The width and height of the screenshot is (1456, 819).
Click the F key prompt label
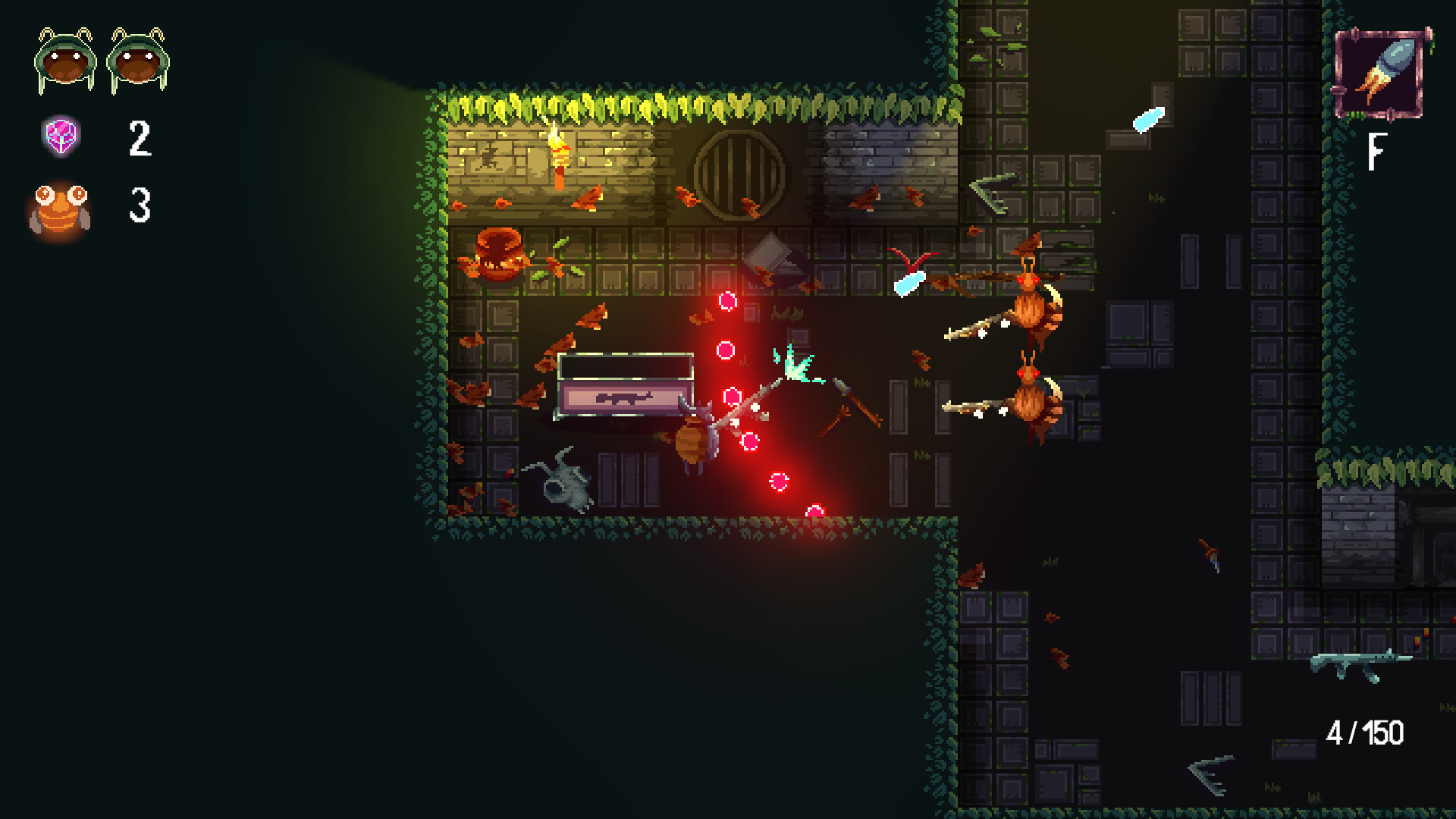pos(1378,150)
